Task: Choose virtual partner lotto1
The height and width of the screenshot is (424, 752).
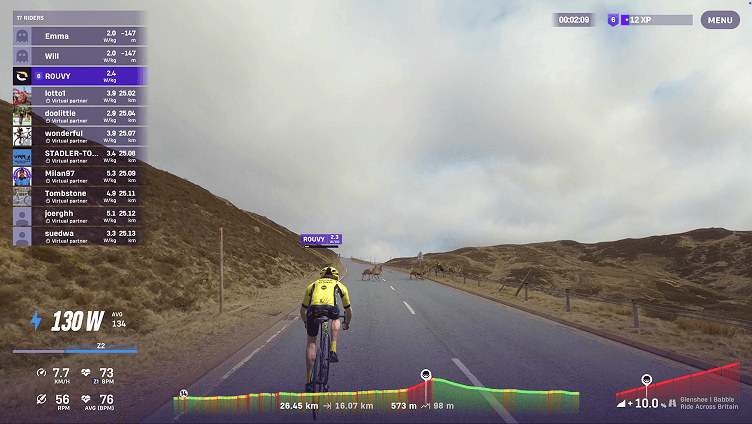Action: 78,96
